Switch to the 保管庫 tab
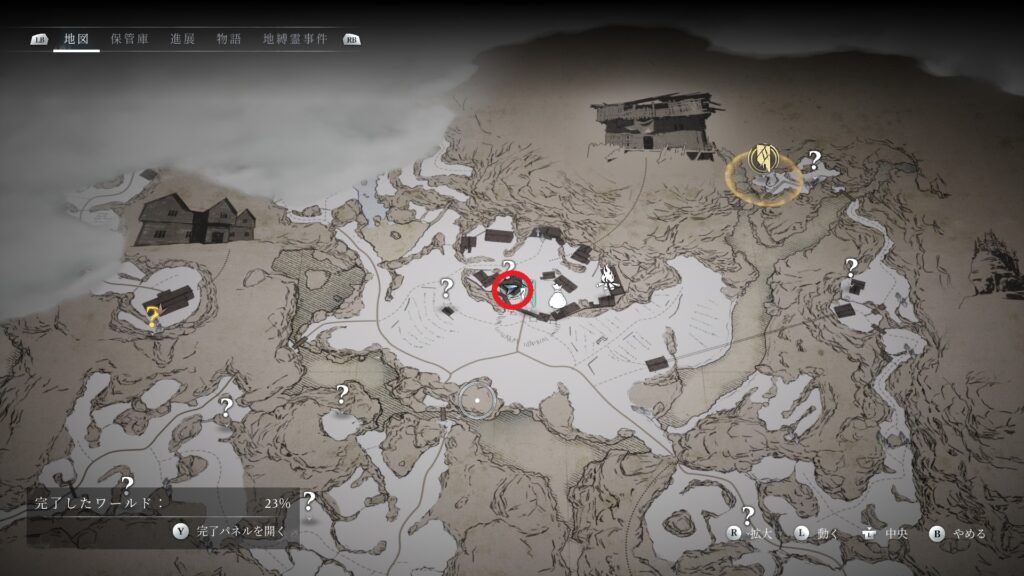Screen dimensions: 1024x576 point(130,39)
